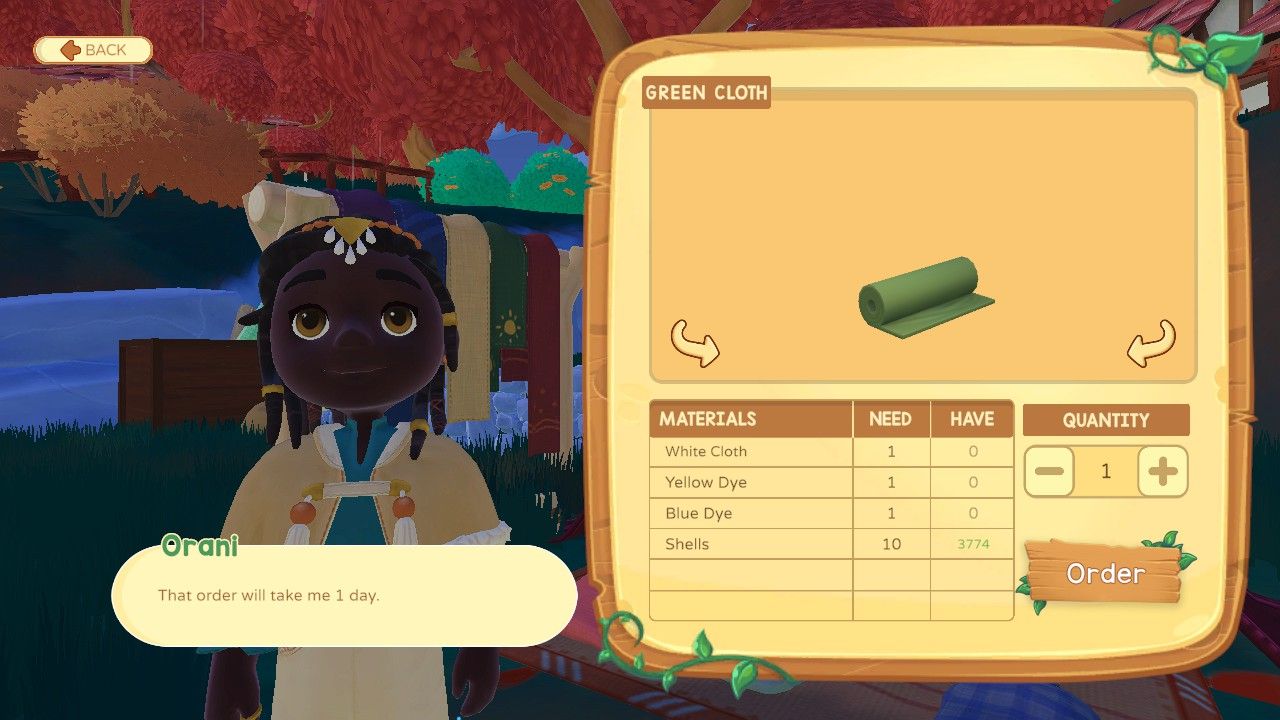Decrease order quantity with the minus button
The image size is (1280, 720).
[x=1050, y=472]
